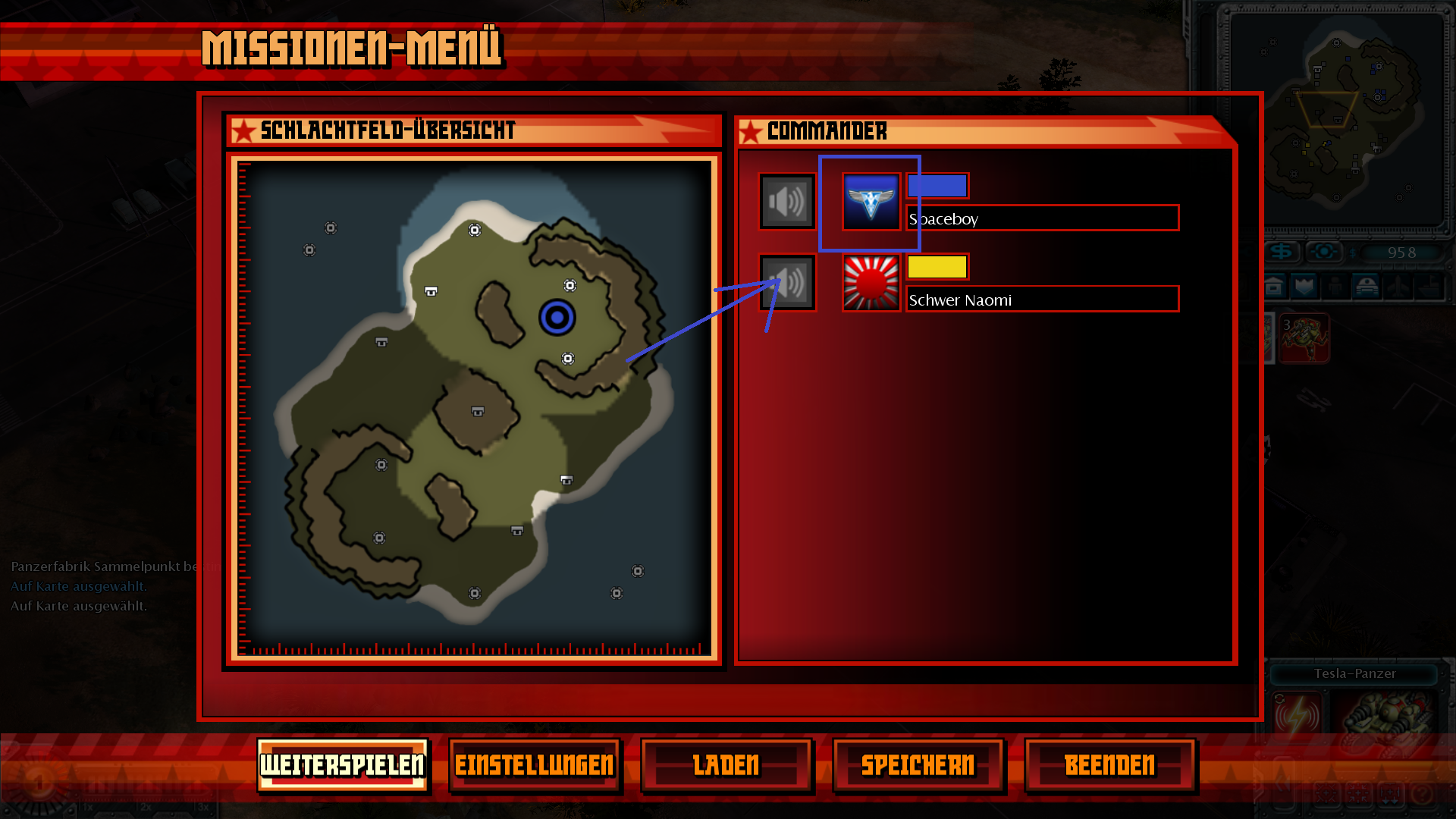
Task: Choose Laden to load a game
Action: (726, 765)
